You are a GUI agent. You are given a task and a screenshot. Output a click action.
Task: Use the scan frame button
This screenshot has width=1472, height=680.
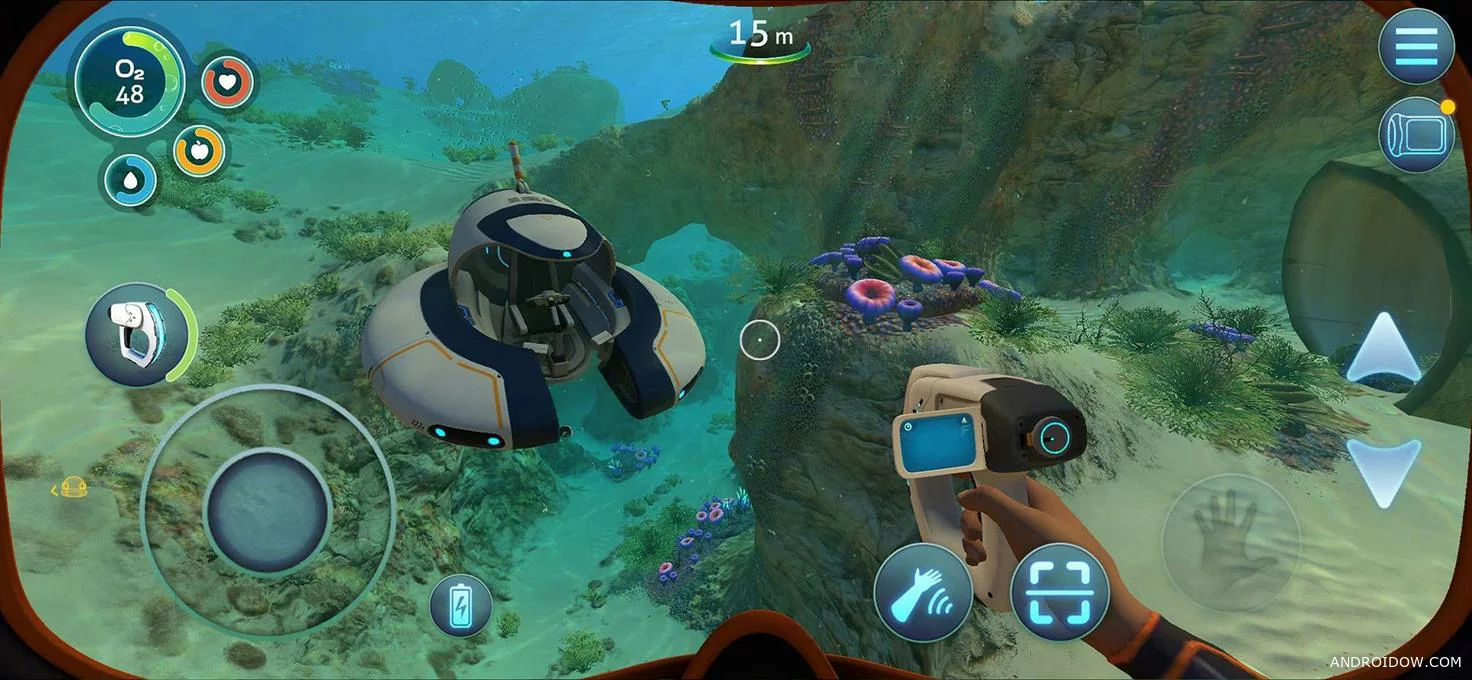[1060, 593]
